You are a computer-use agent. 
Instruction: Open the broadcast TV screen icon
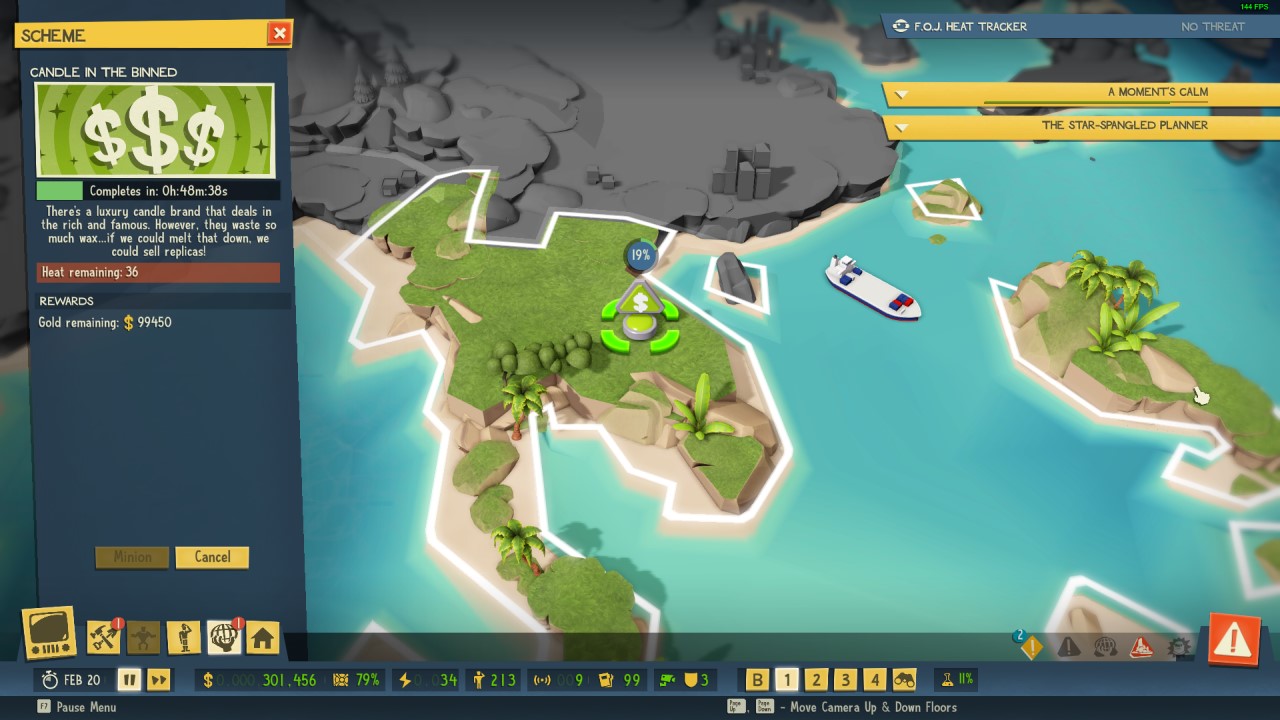coord(48,632)
